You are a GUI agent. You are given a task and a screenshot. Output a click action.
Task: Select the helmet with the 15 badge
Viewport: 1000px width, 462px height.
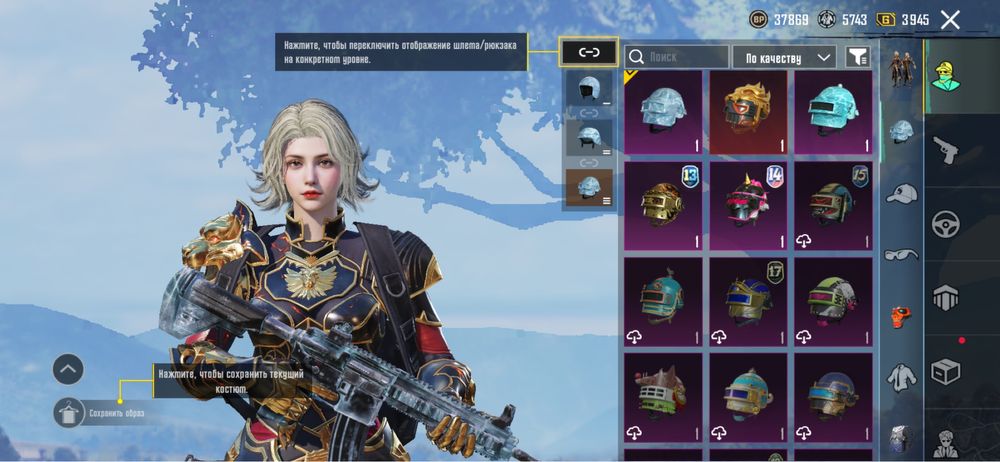pos(834,205)
